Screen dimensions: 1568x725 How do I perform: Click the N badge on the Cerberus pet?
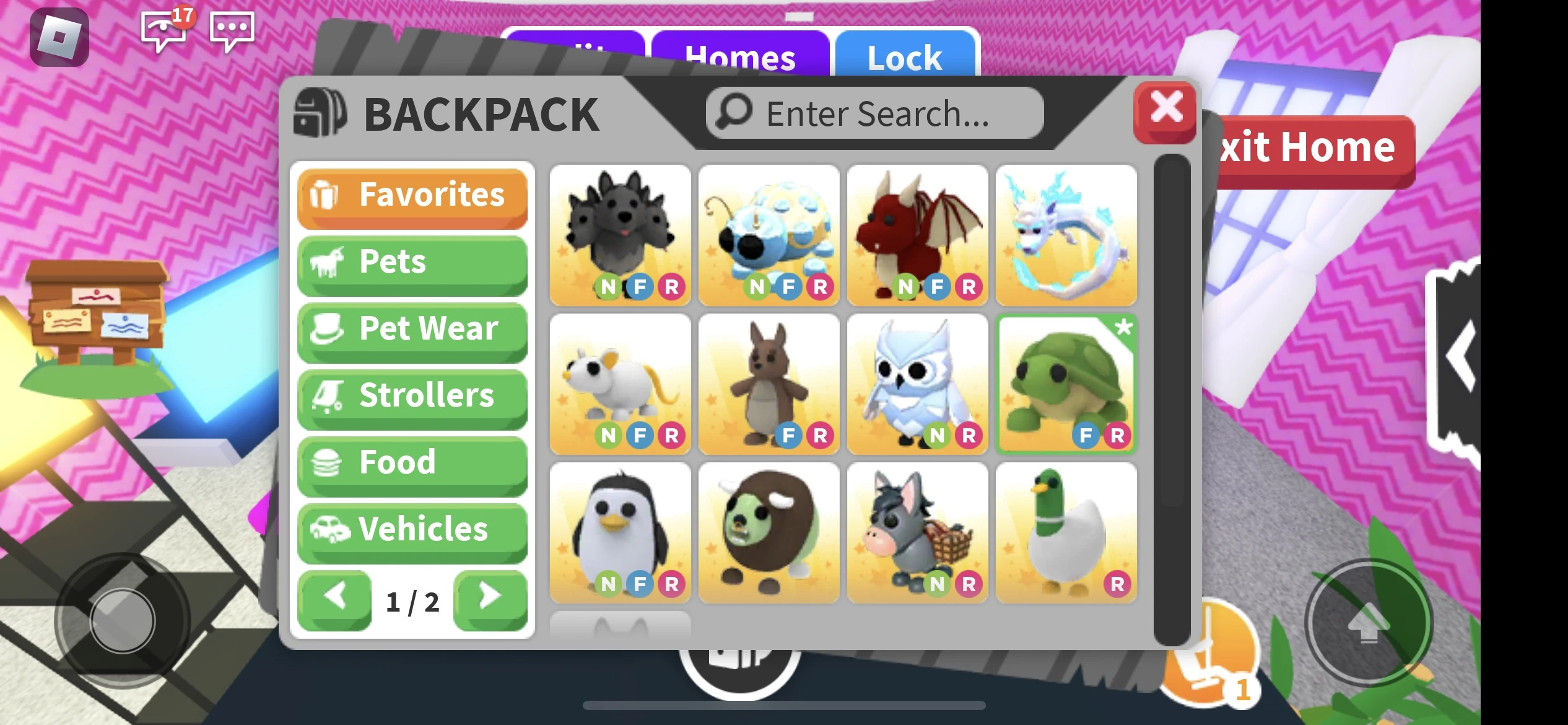607,287
